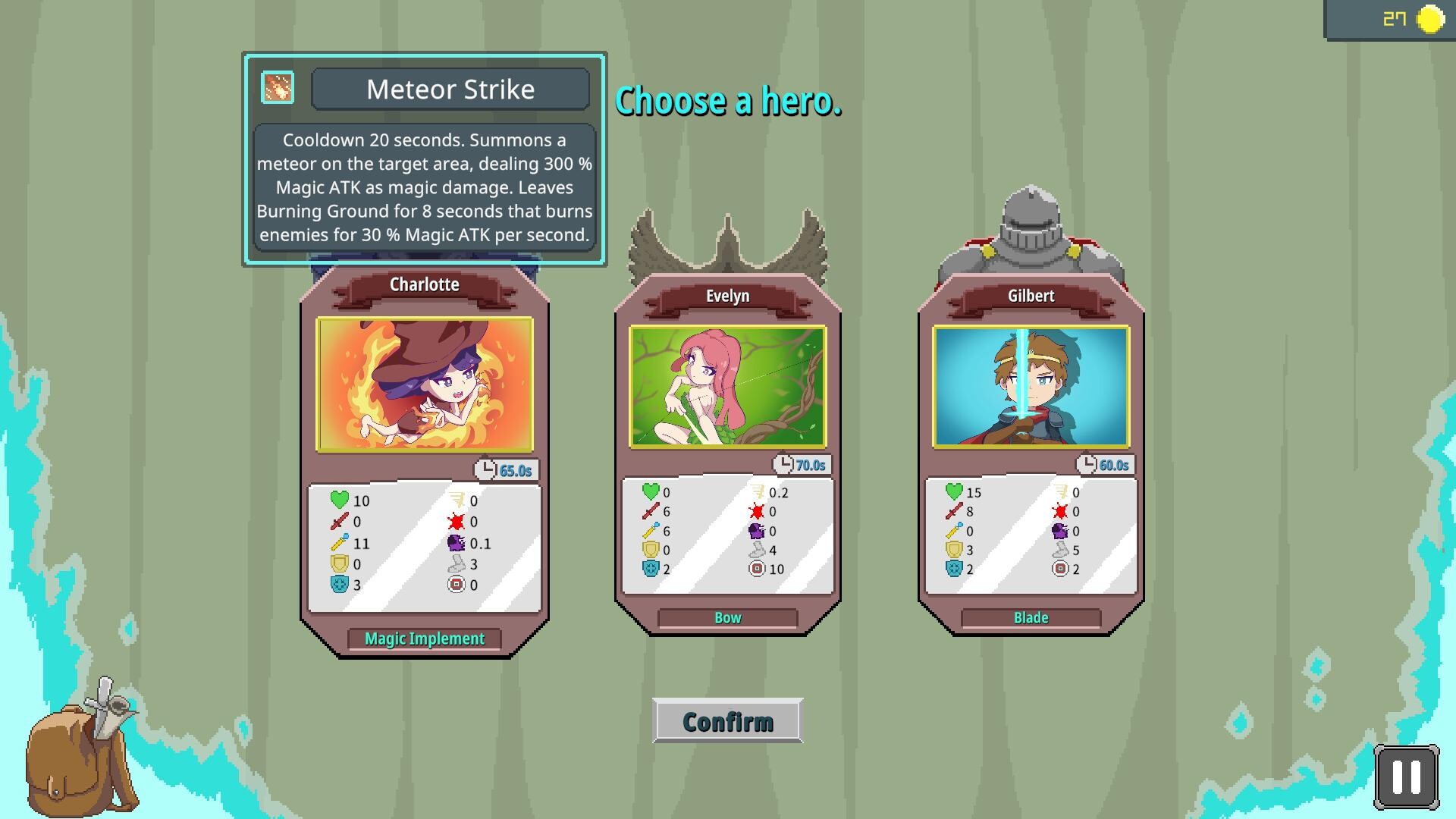Click the wand icon on Charlotte's card
The width and height of the screenshot is (1456, 819).
pyautogui.click(x=340, y=543)
